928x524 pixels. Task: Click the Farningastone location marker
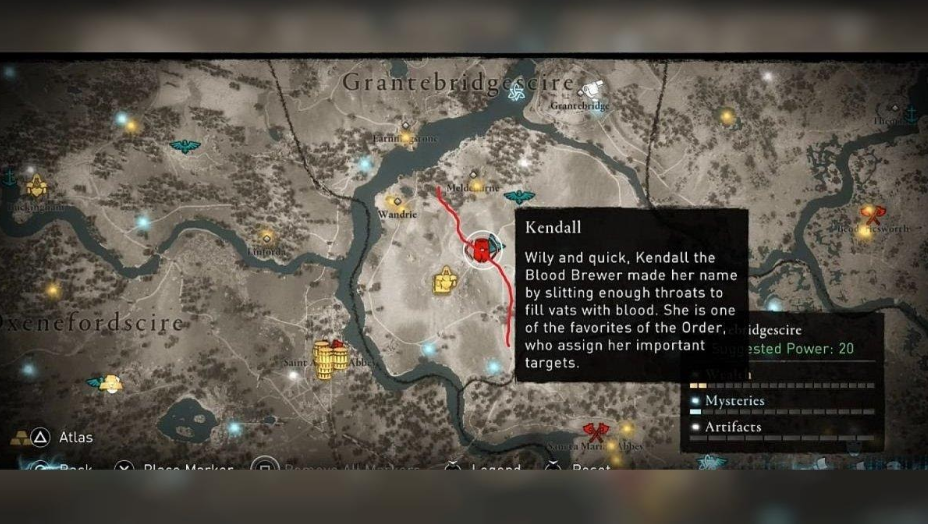(x=404, y=126)
